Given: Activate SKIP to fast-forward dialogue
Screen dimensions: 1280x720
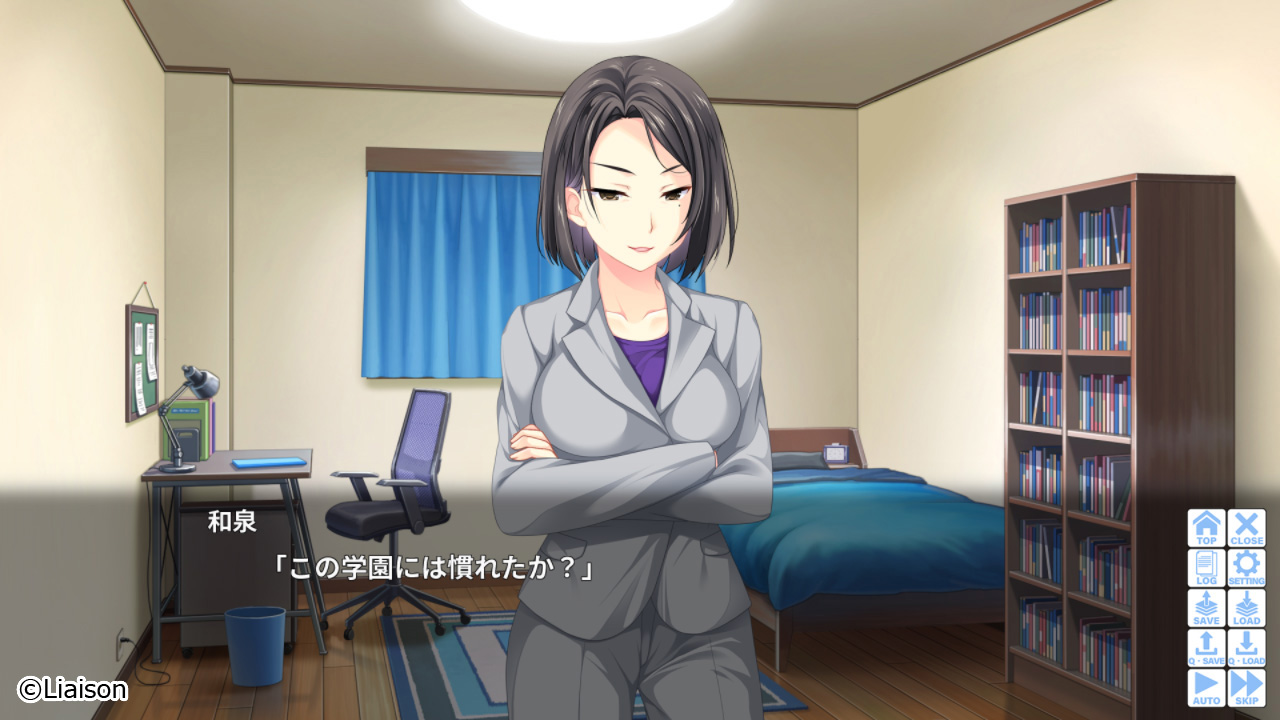Looking at the screenshot, I should [1246, 688].
